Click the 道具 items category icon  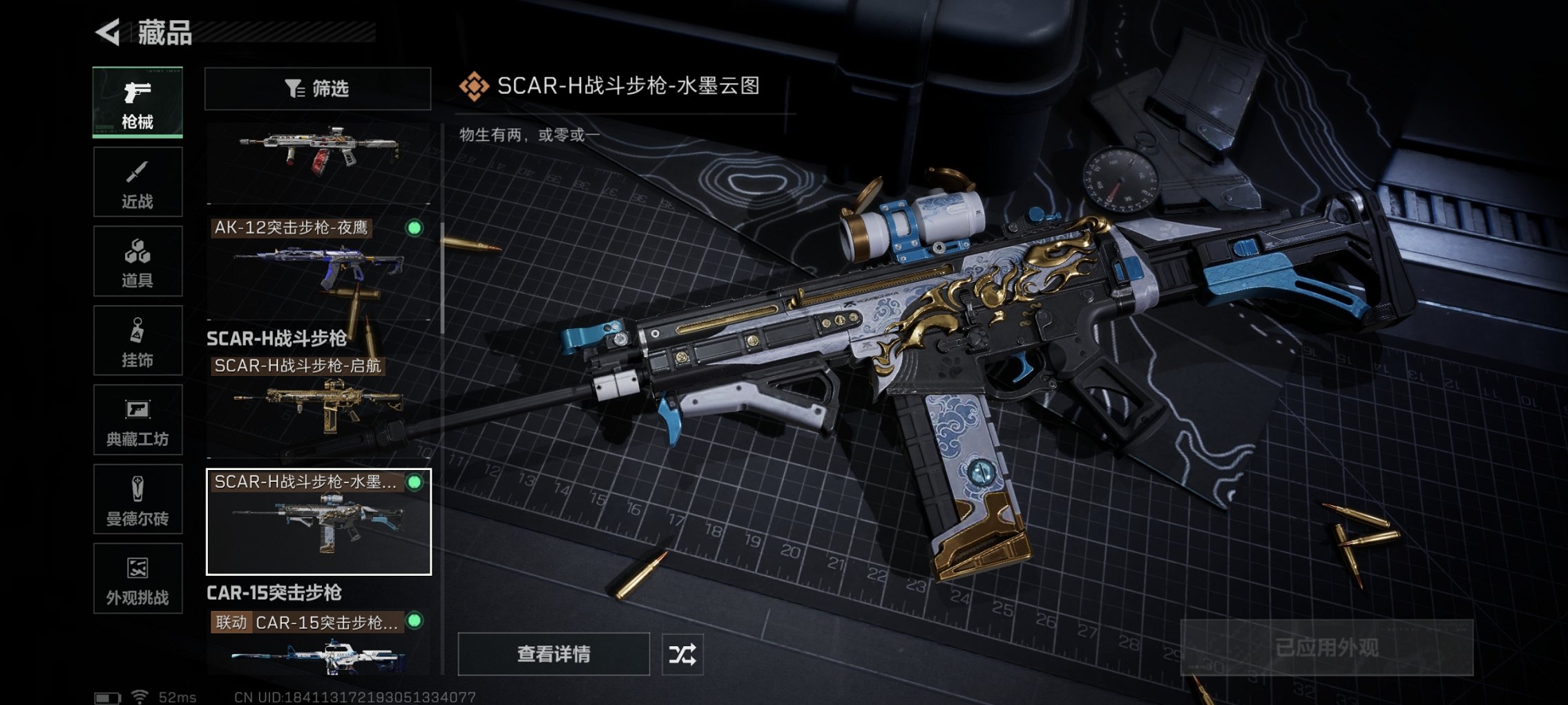[137, 261]
